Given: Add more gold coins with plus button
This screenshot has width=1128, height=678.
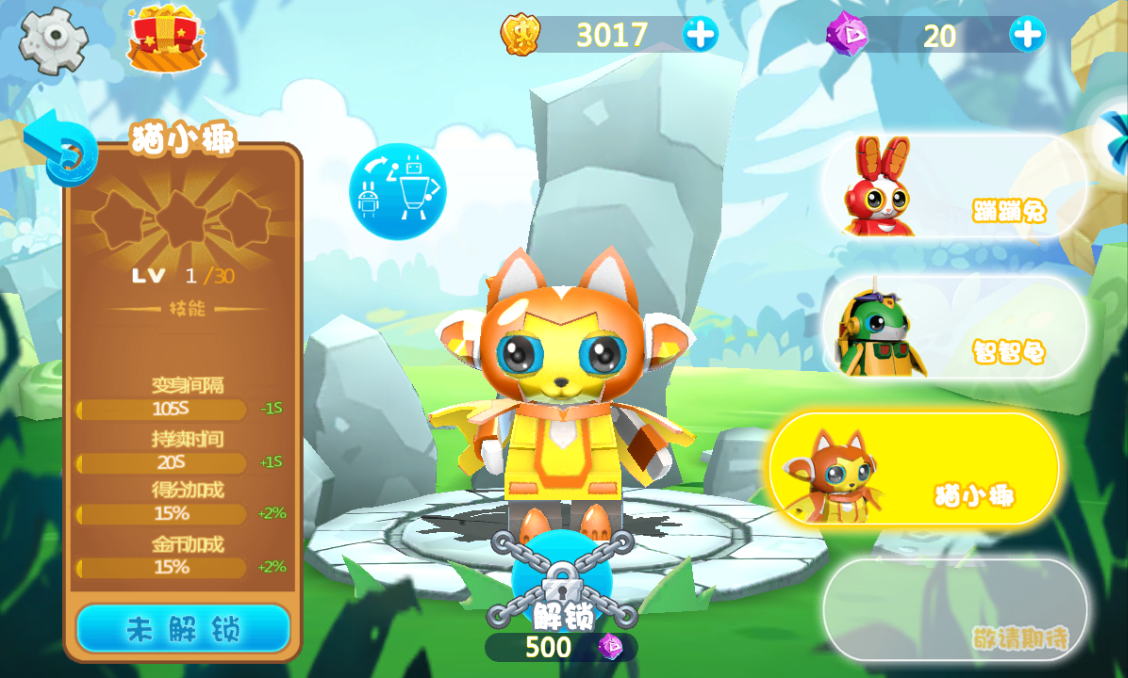Looking at the screenshot, I should 700,35.
